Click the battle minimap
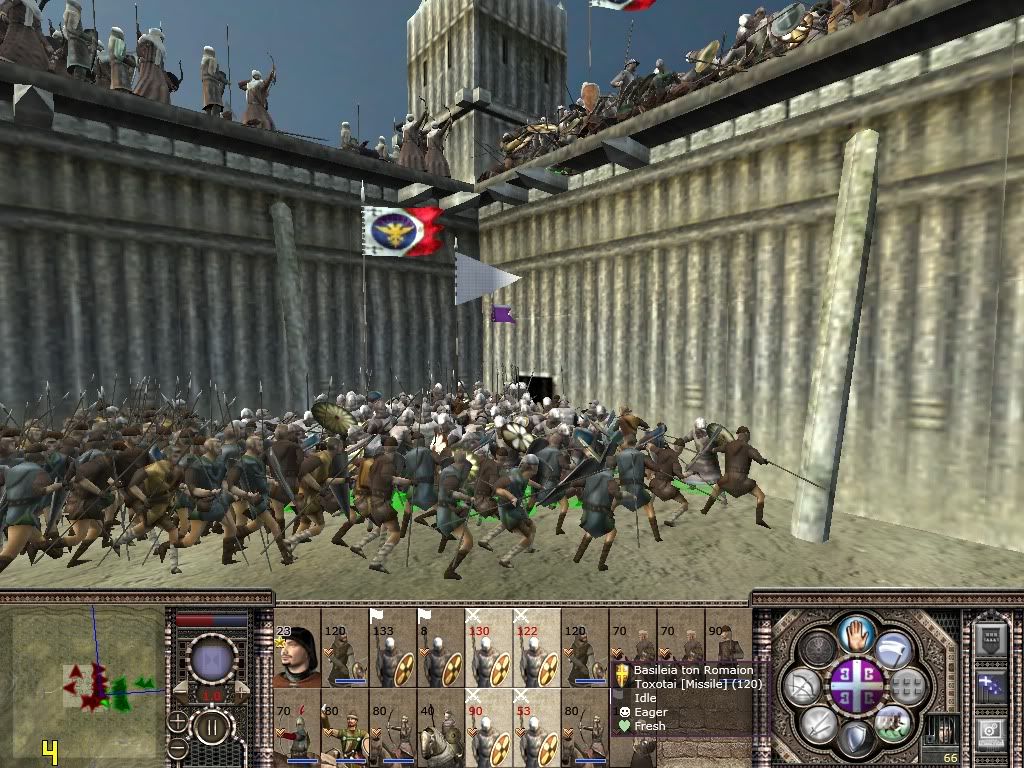 [84, 672]
